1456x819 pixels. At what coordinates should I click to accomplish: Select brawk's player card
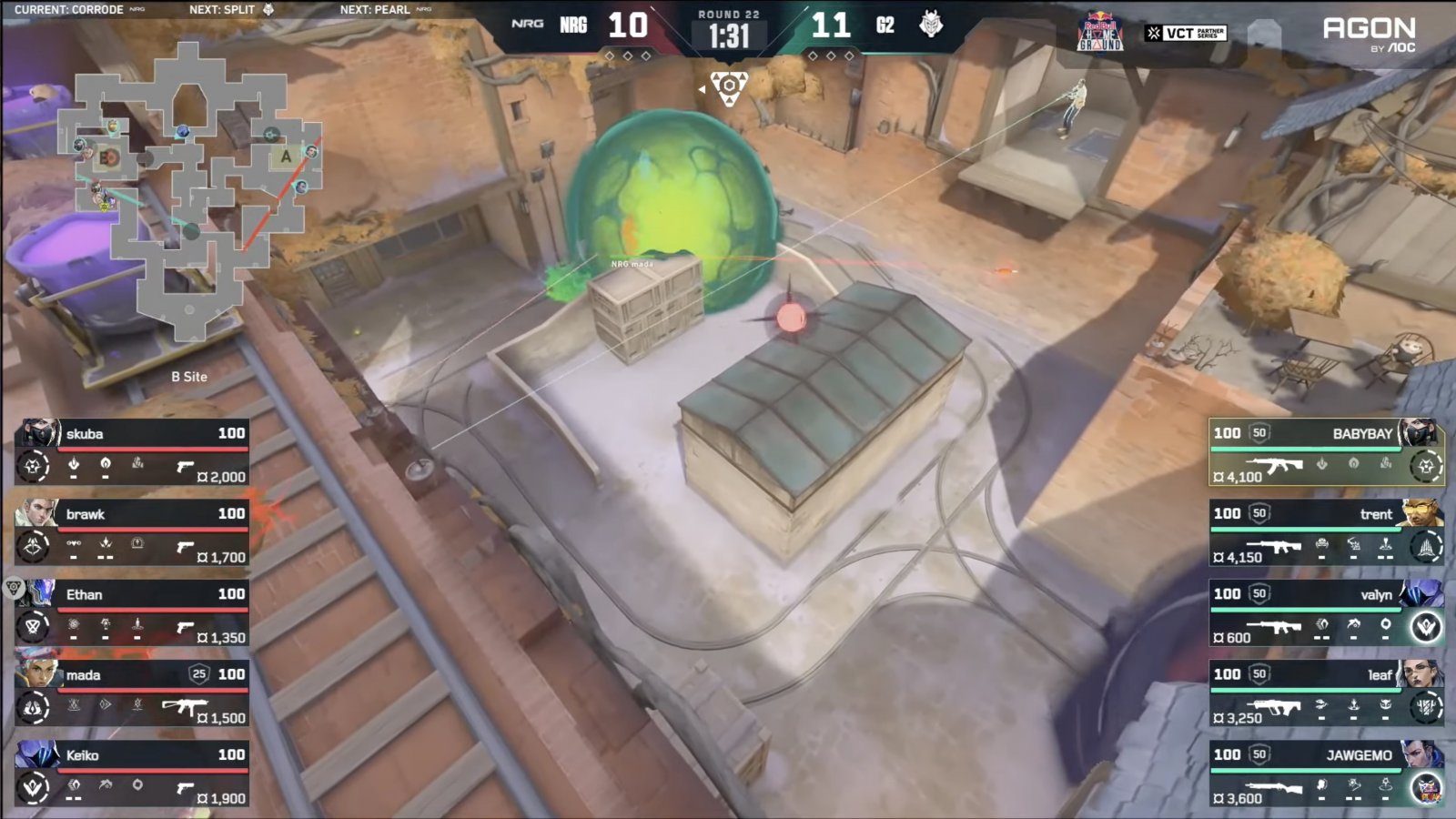pos(133,532)
